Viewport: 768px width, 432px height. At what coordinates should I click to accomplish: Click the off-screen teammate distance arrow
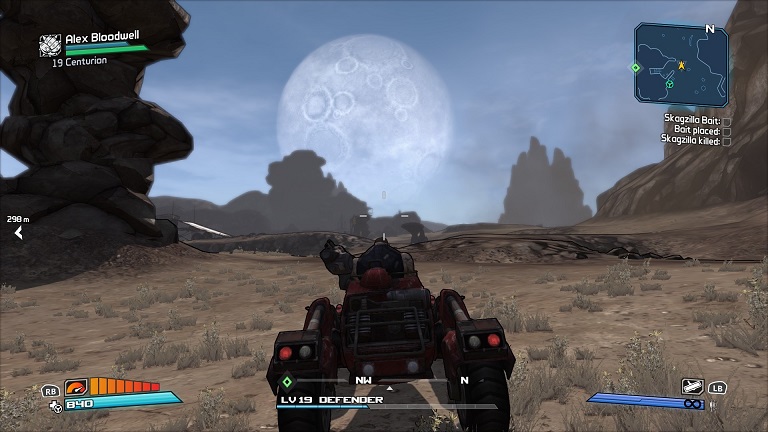pyautogui.click(x=17, y=233)
